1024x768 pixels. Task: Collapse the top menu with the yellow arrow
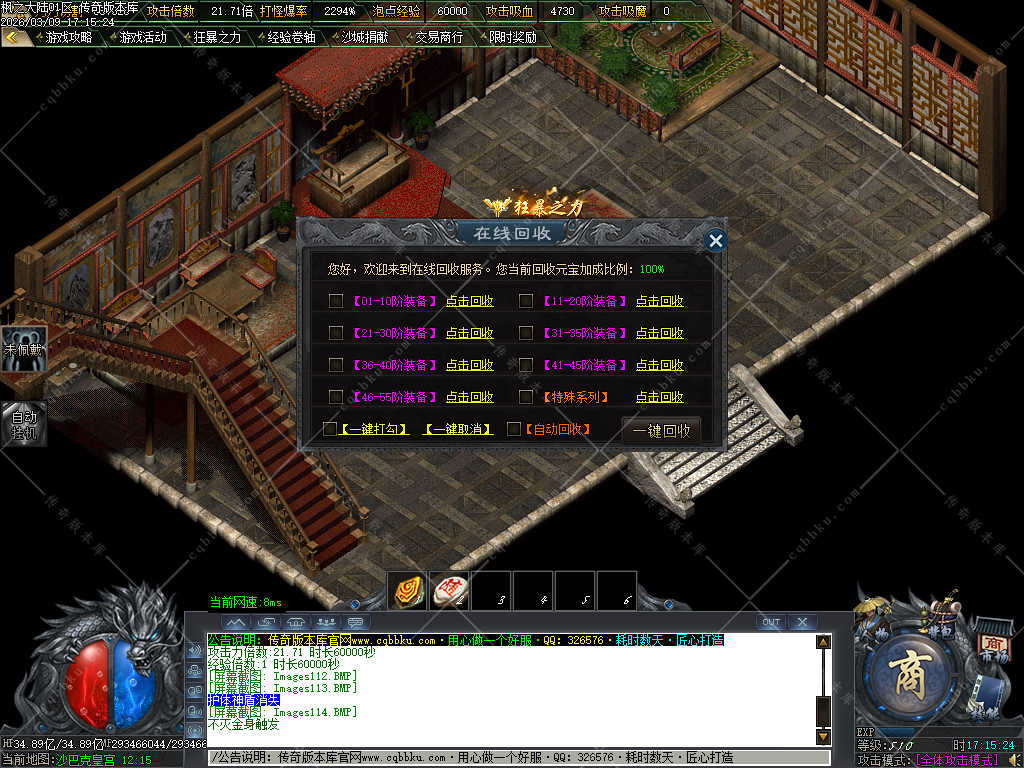click(x=13, y=37)
